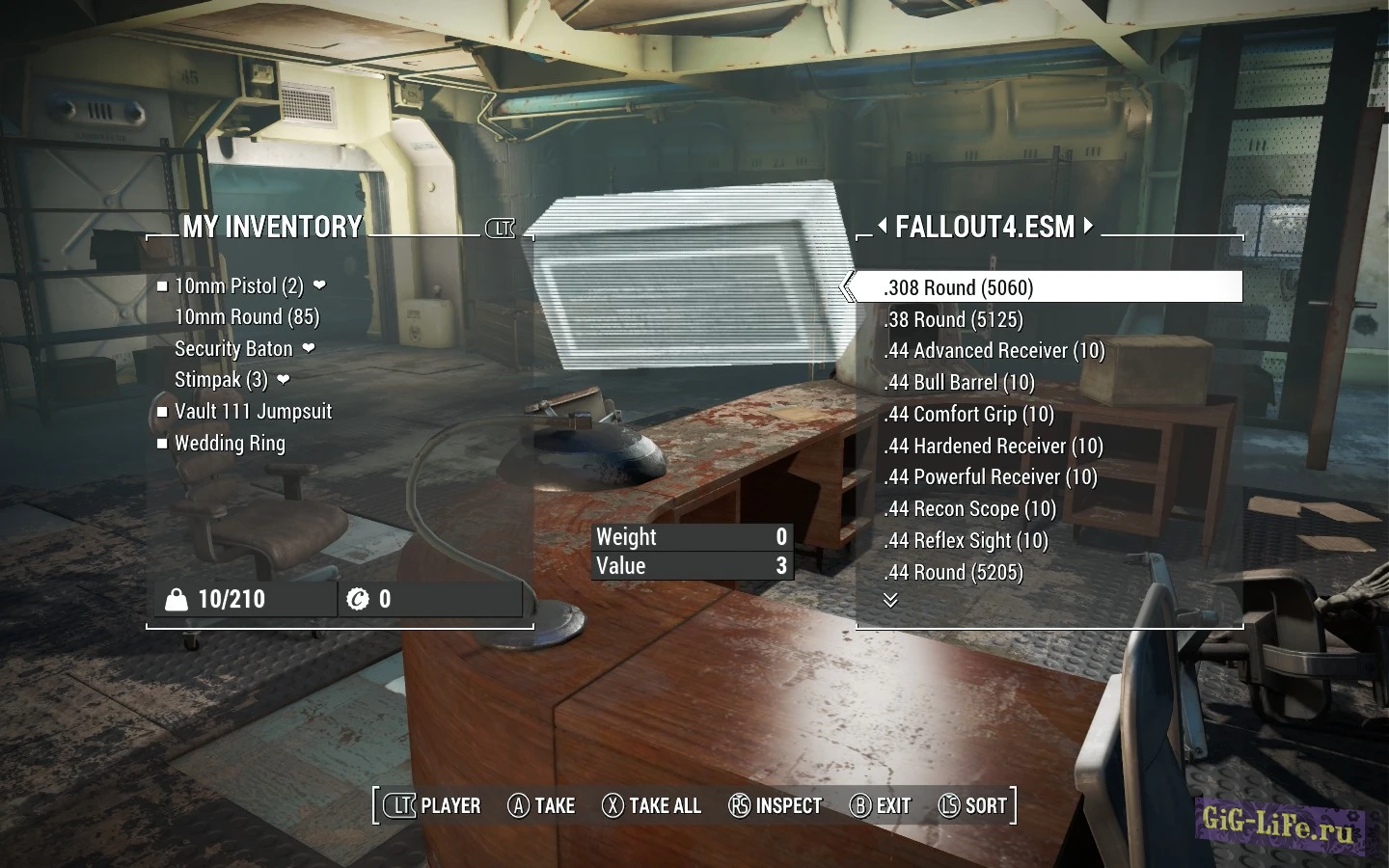Pick the Stimpak inventory entry
Viewport: 1389px width, 868px height.
(x=221, y=380)
